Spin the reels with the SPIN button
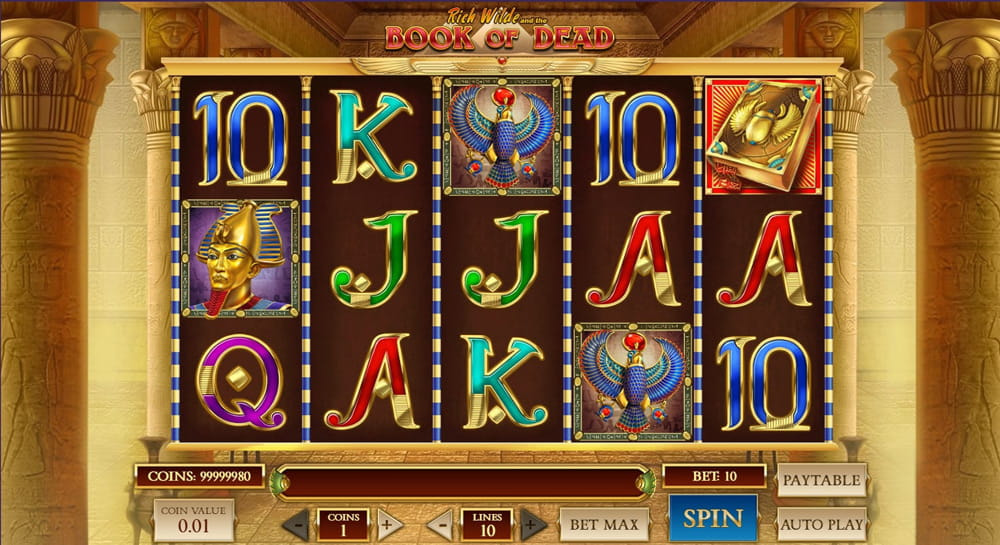Viewport: 1000px width, 545px height. point(712,519)
